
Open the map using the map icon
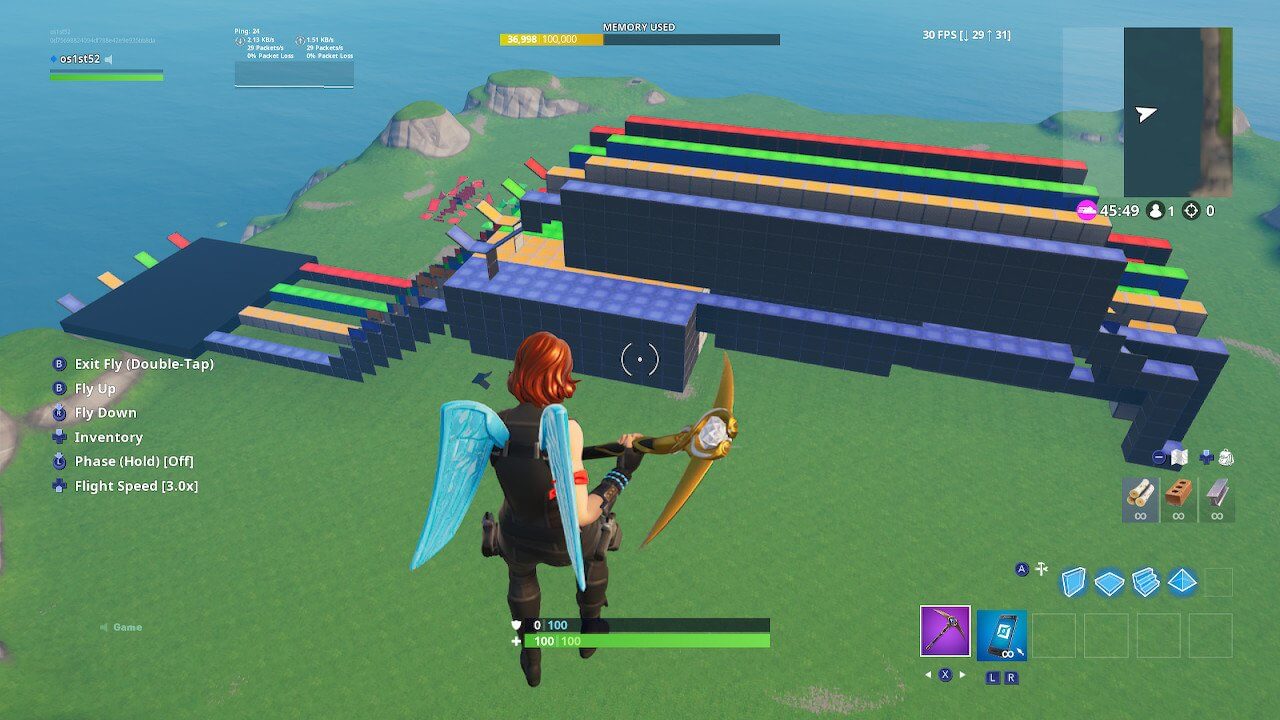tap(1178, 457)
